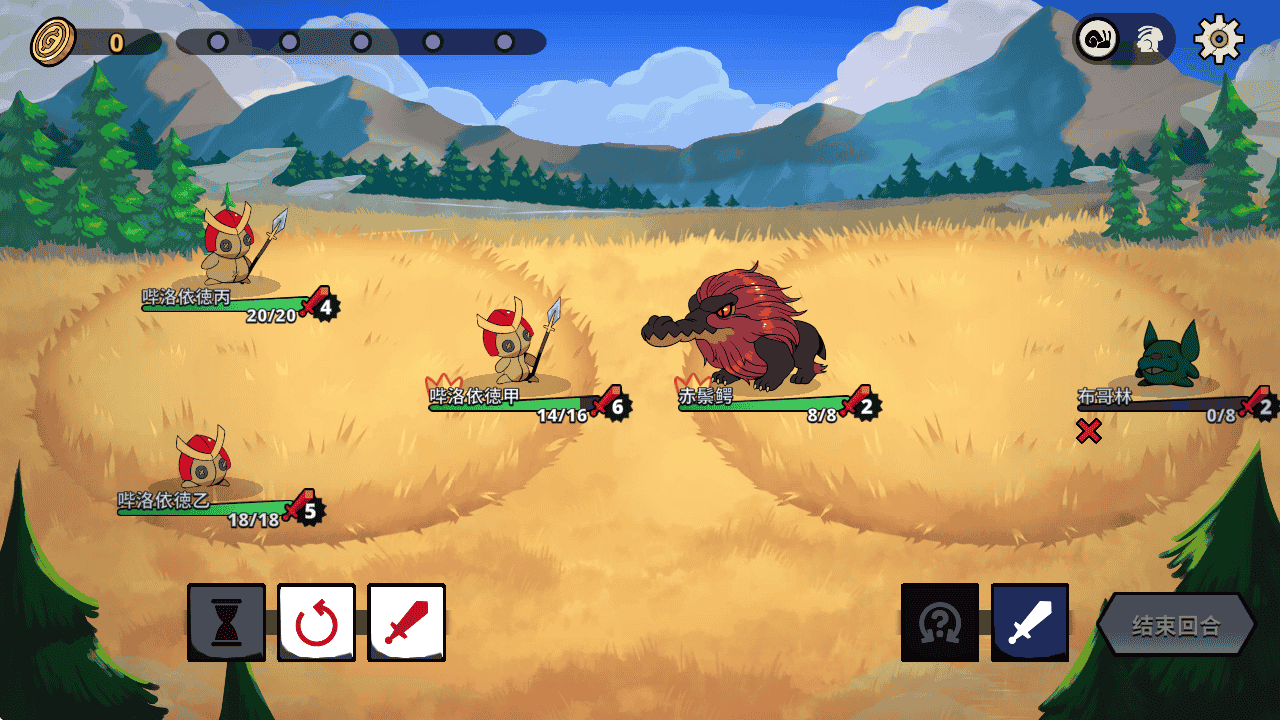
Task: Activate the red sword attack card
Action: click(406, 623)
